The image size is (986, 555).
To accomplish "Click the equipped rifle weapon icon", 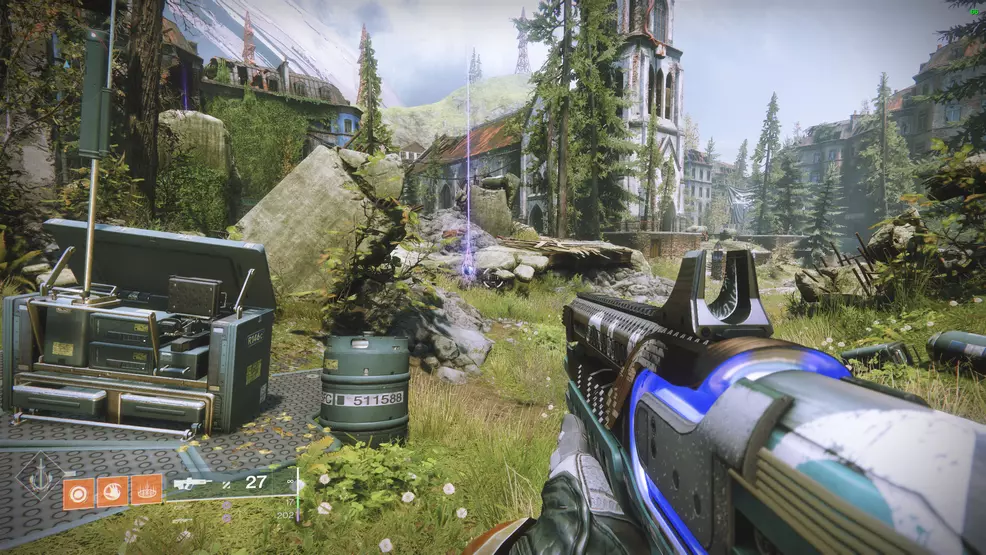I will tap(195, 482).
